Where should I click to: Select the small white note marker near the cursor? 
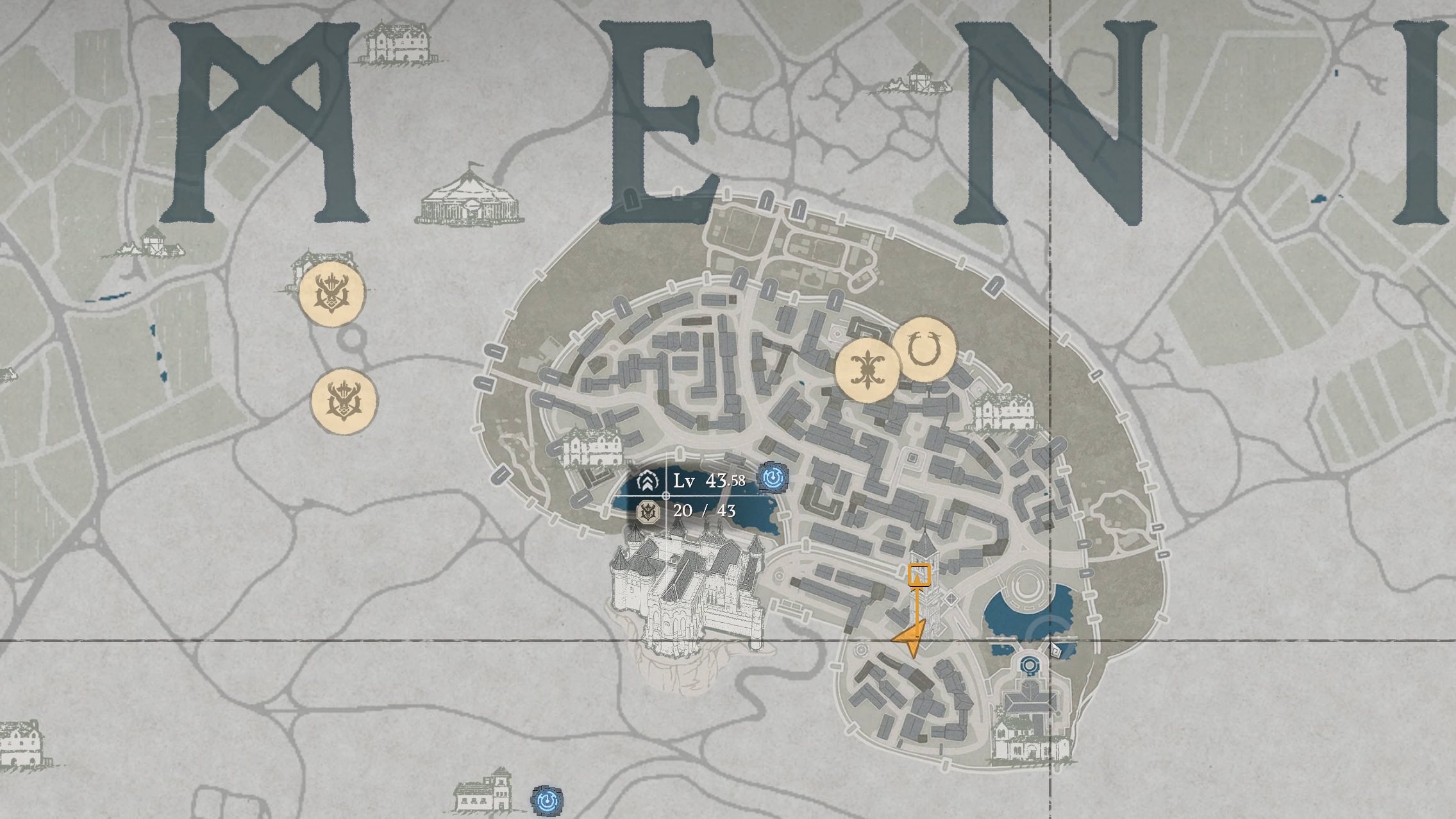pos(1057,650)
